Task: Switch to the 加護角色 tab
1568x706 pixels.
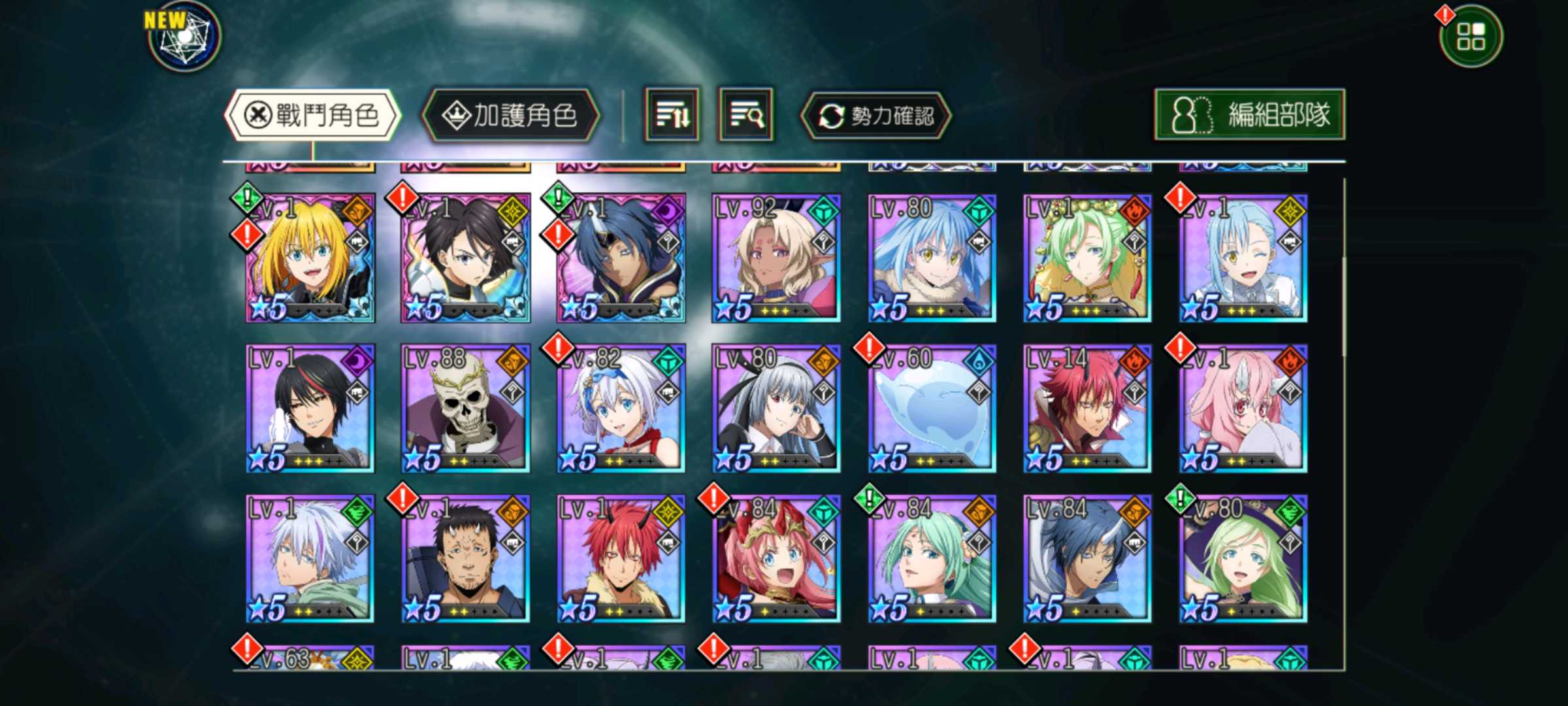Action: point(510,116)
